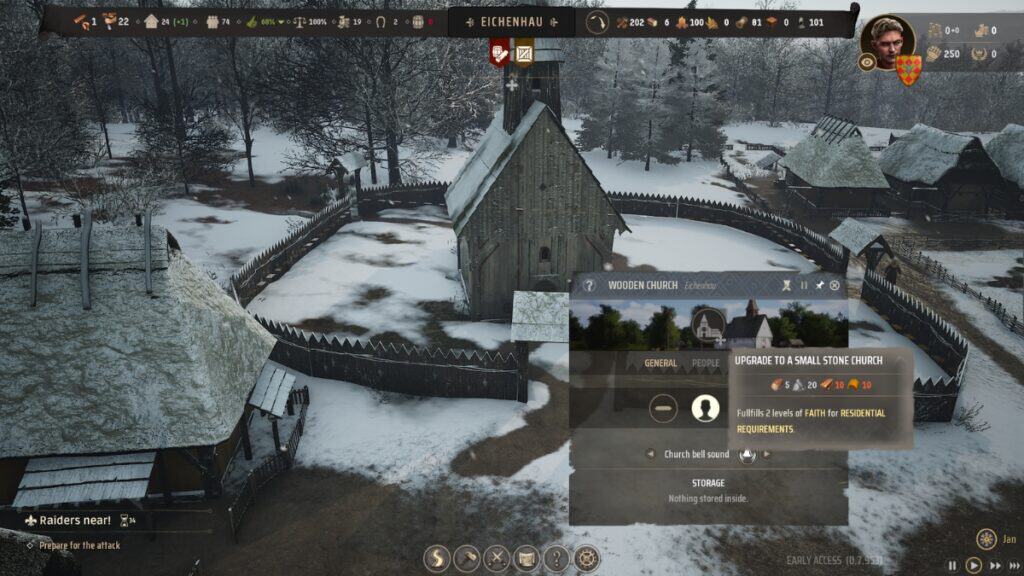Choose the next church bell sound
This screenshot has width=1024, height=576.
[767, 454]
